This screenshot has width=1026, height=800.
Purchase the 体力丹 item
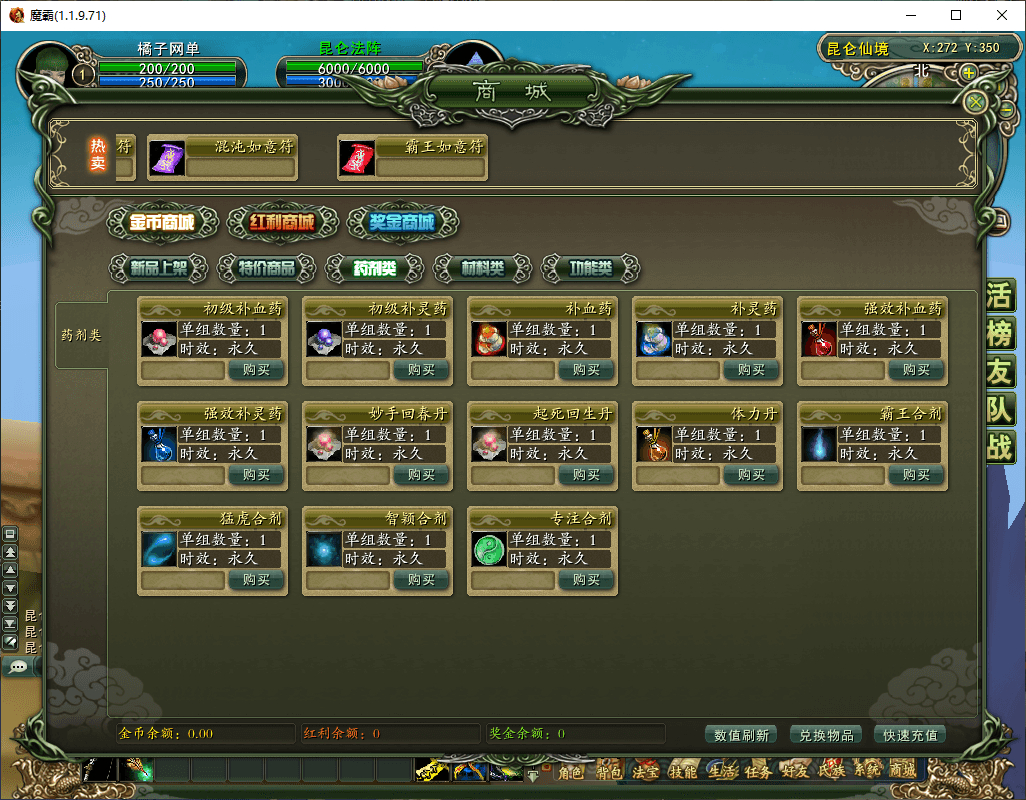pyautogui.click(x=751, y=475)
